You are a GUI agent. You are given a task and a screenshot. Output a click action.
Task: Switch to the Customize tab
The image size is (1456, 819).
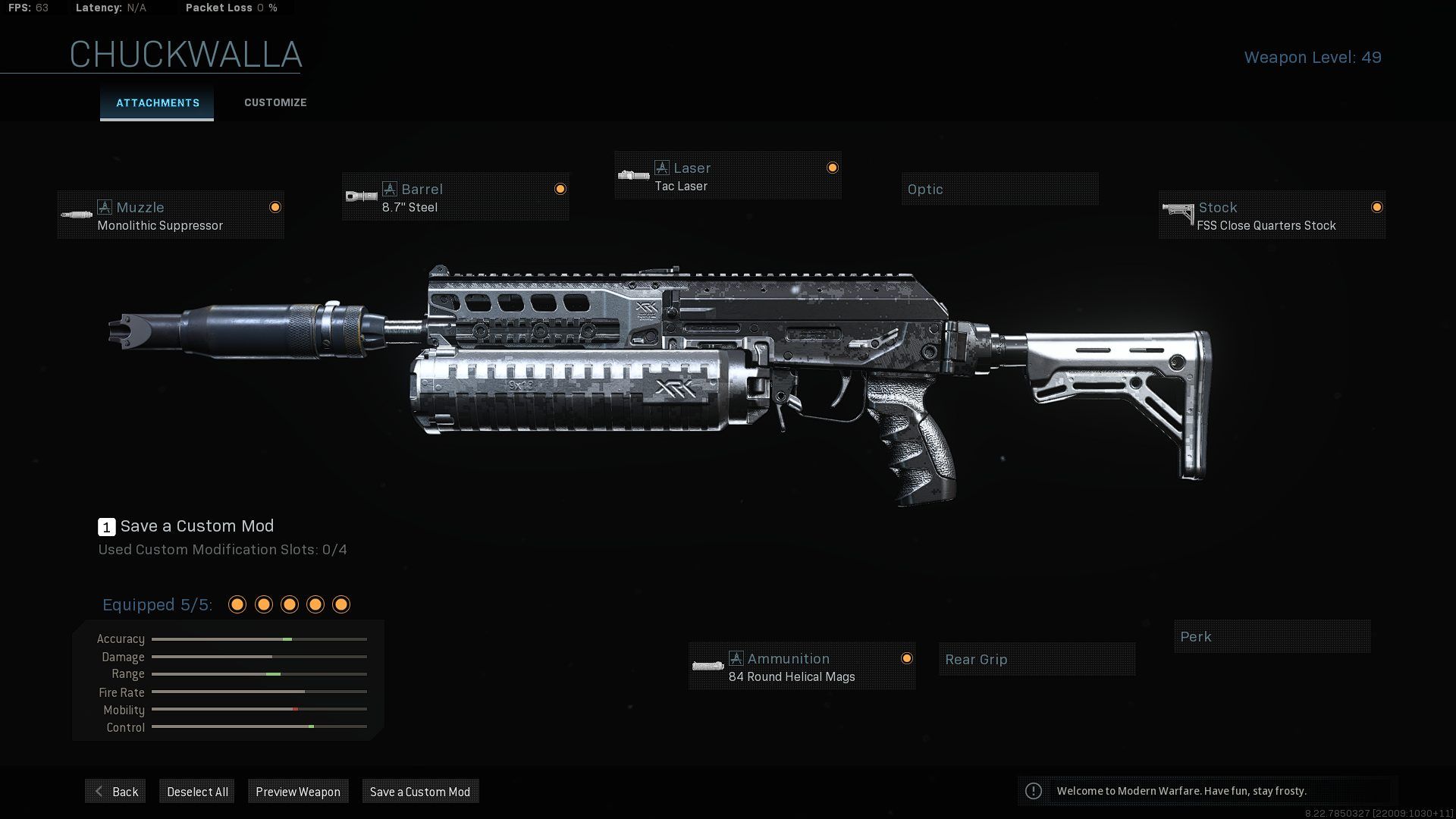pyautogui.click(x=275, y=102)
